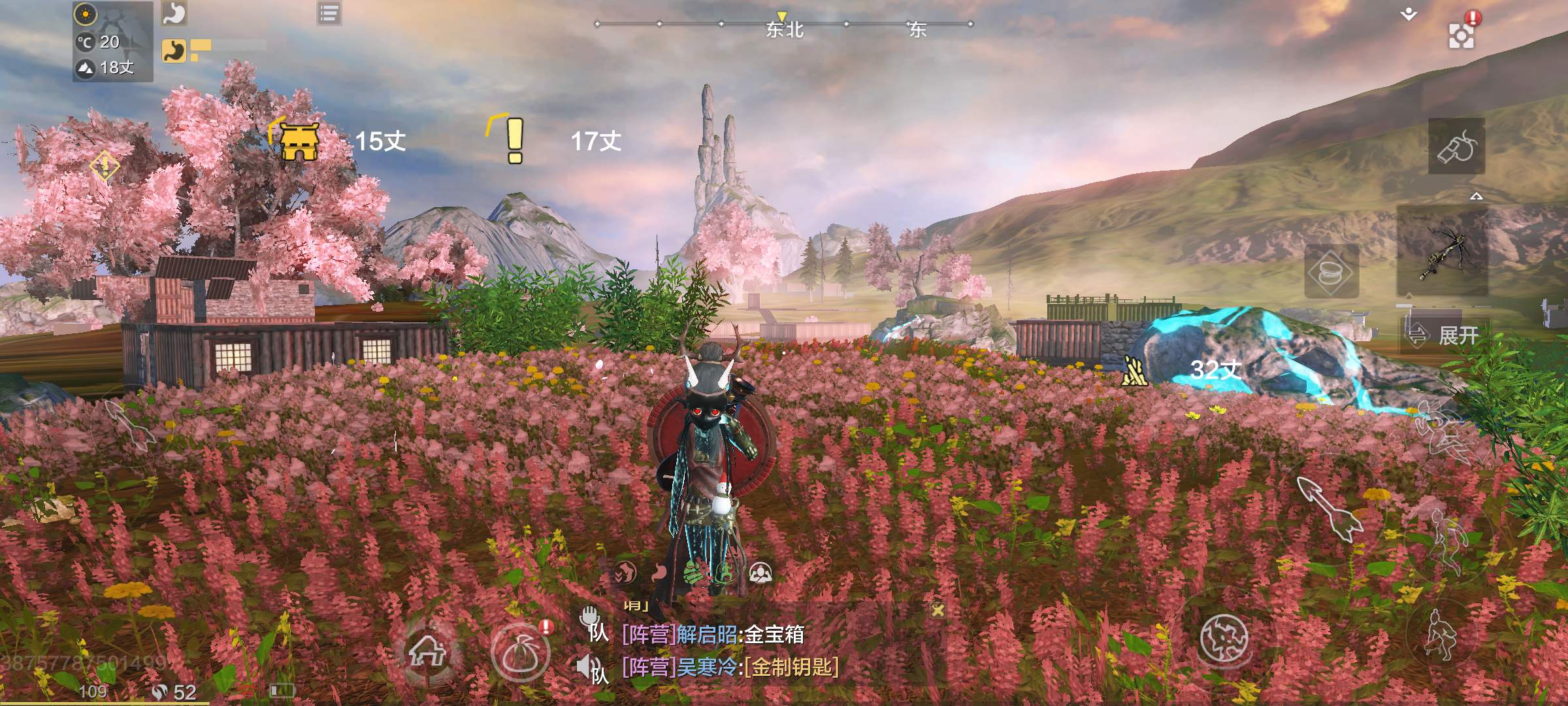
Task: Tap the diamond-framed item quick slot
Action: [1331, 272]
